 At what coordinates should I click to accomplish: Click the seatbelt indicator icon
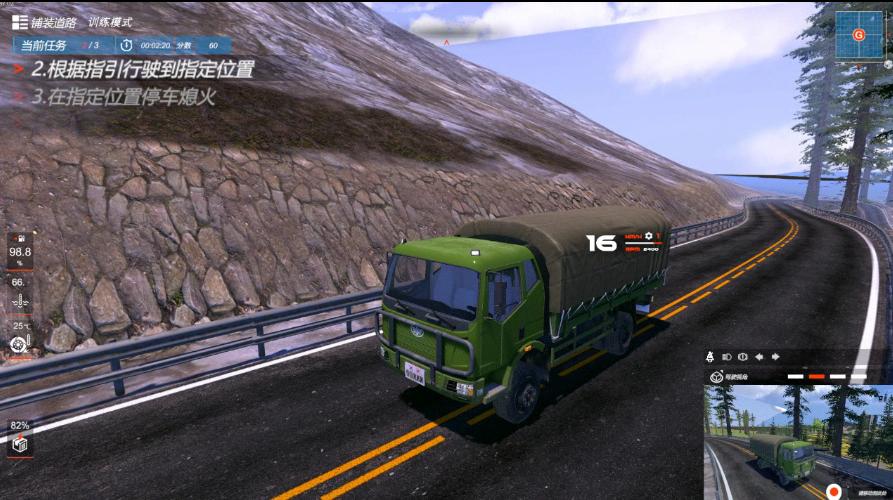pyautogui.click(x=709, y=357)
